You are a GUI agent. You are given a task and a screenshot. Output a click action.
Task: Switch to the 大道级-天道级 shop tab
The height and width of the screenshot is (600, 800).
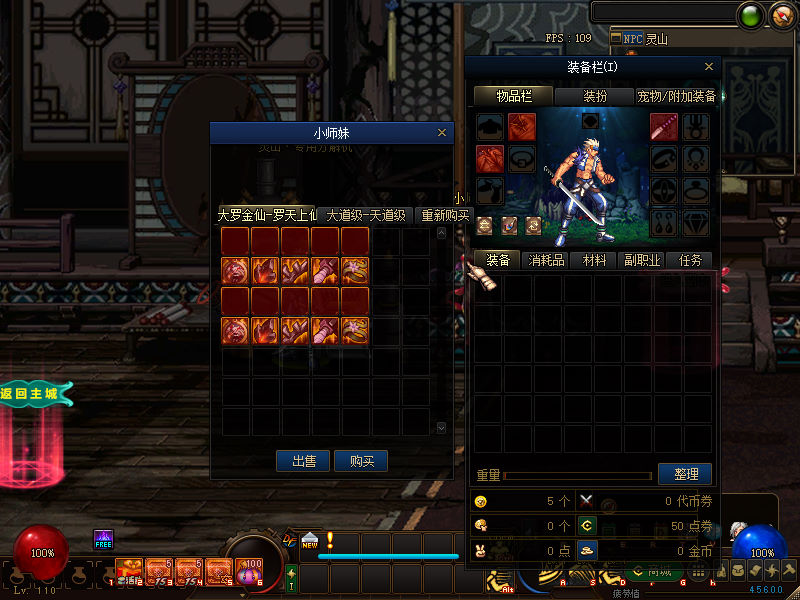click(365, 215)
